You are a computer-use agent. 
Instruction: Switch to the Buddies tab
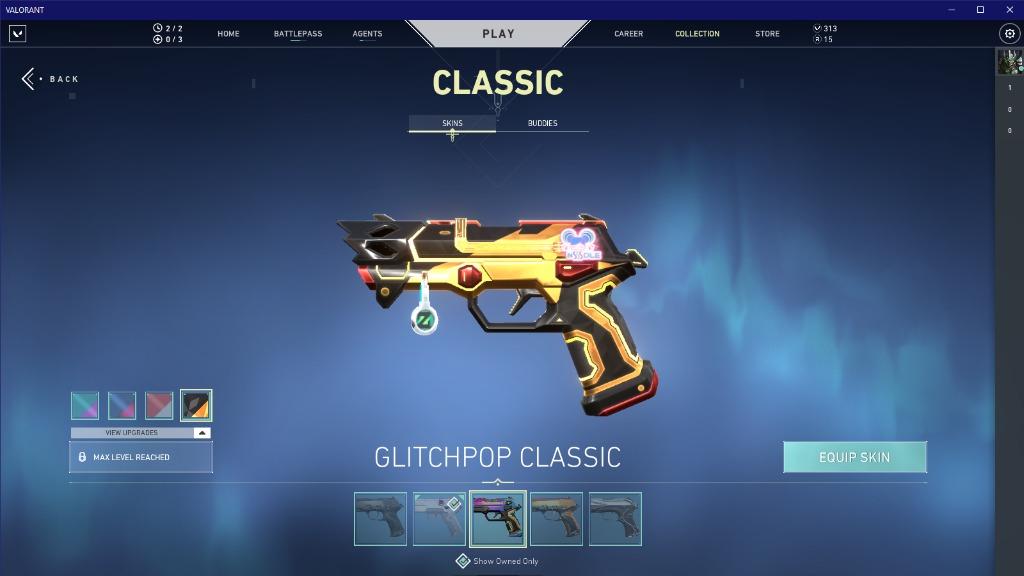542,123
